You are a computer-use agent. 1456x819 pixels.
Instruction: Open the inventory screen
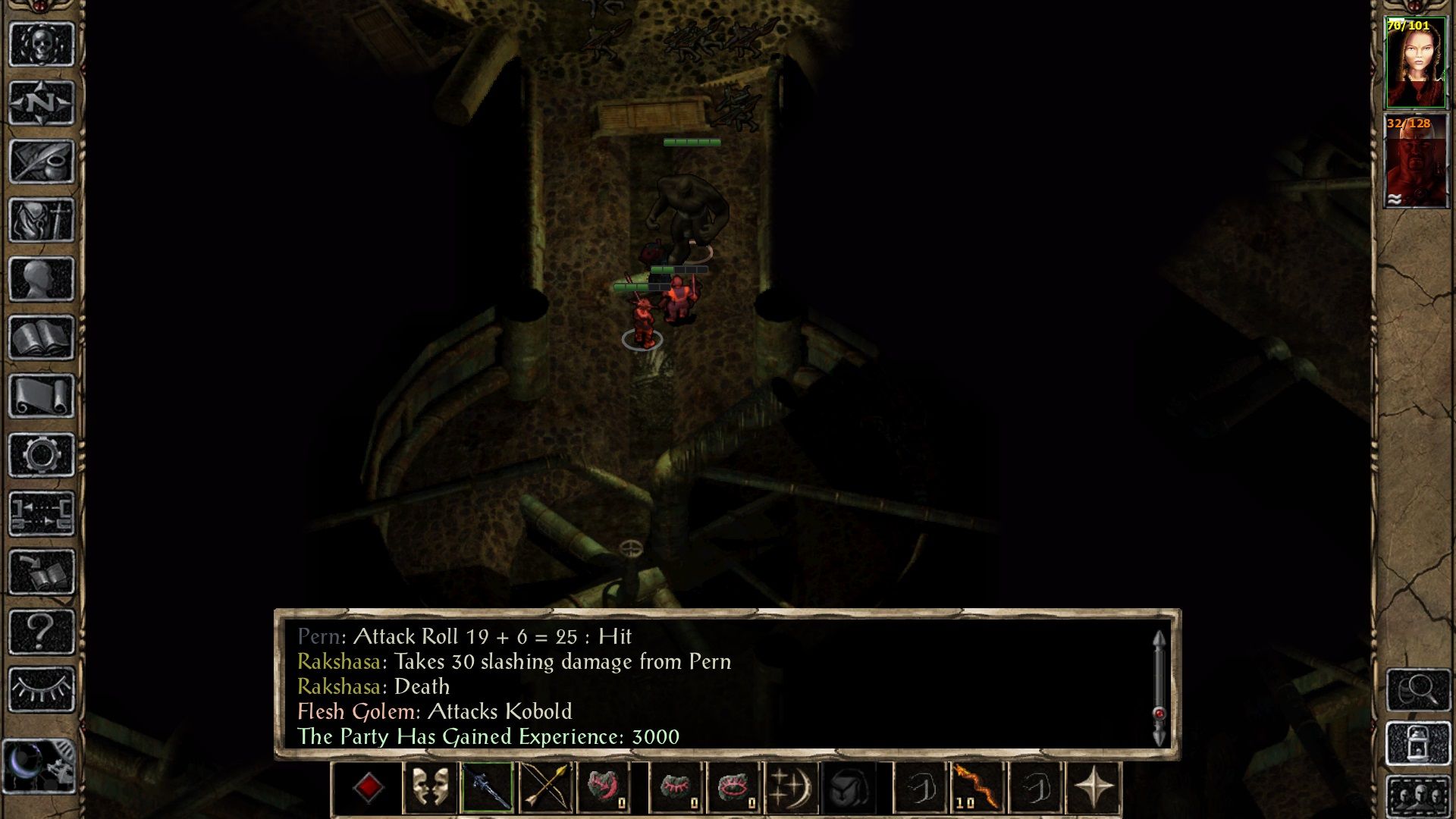tap(42, 221)
